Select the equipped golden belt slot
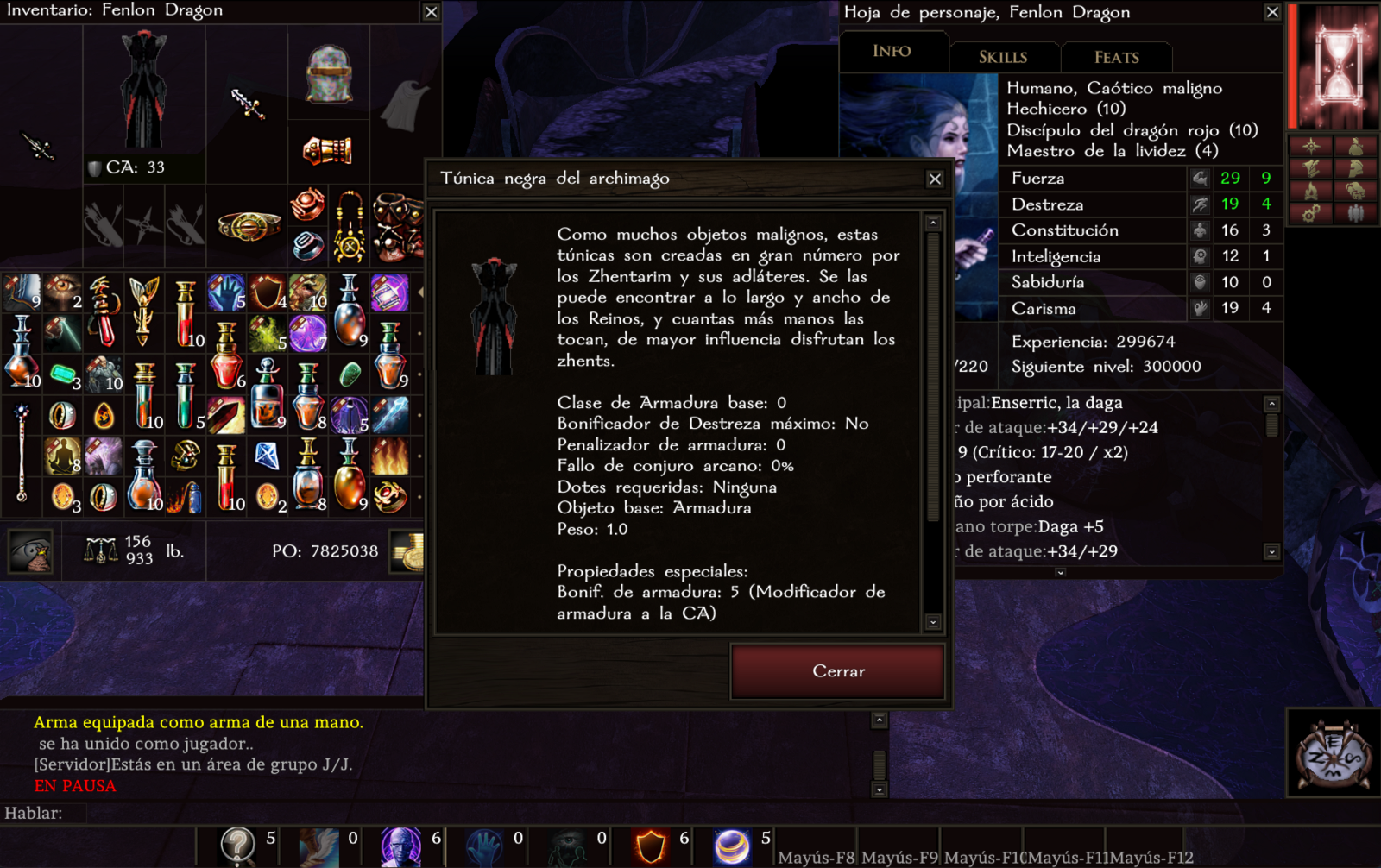Viewport: 1381px width, 868px height. [249, 226]
